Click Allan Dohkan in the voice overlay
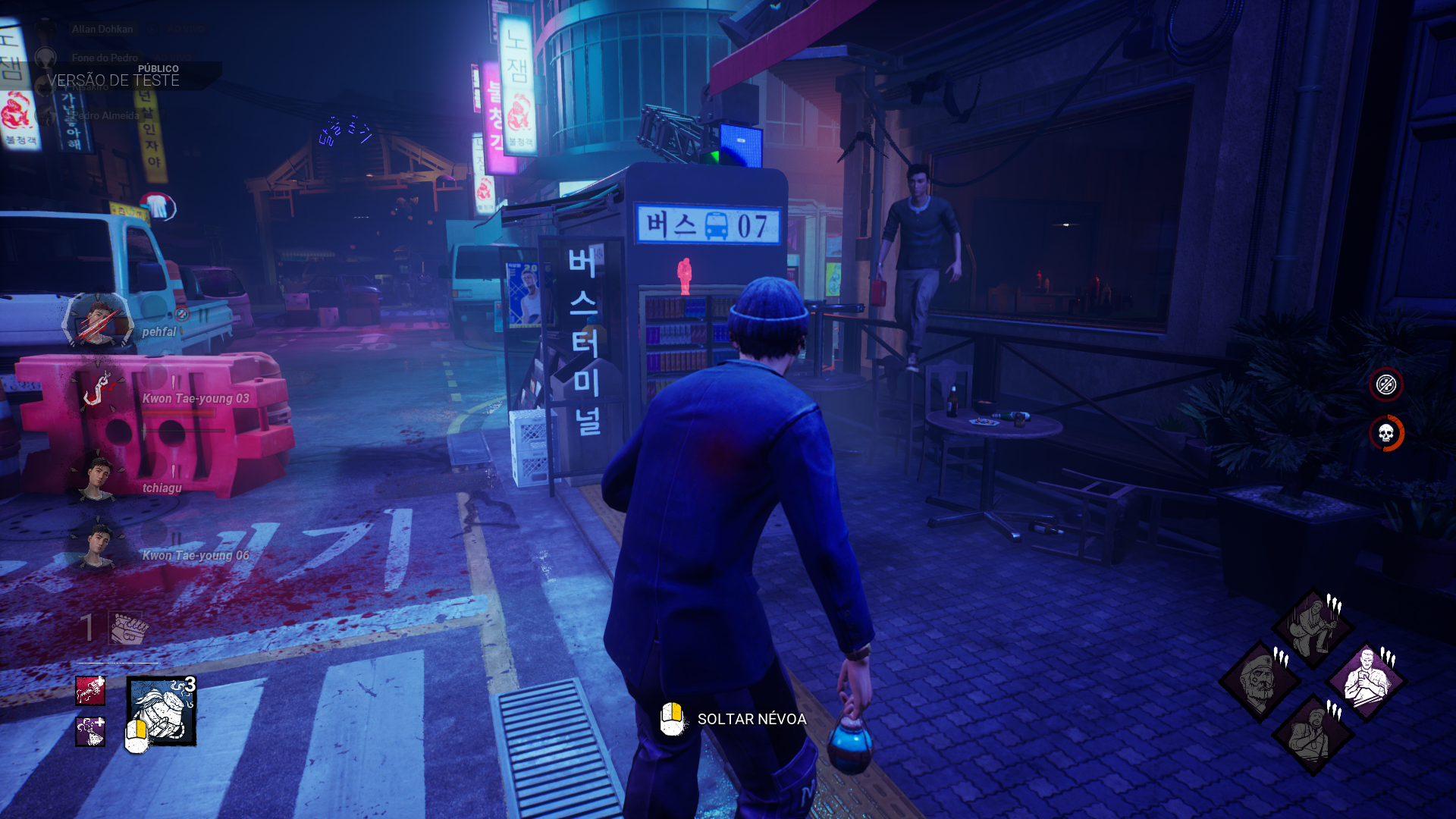Screen dimensions: 1456x819 point(102,30)
